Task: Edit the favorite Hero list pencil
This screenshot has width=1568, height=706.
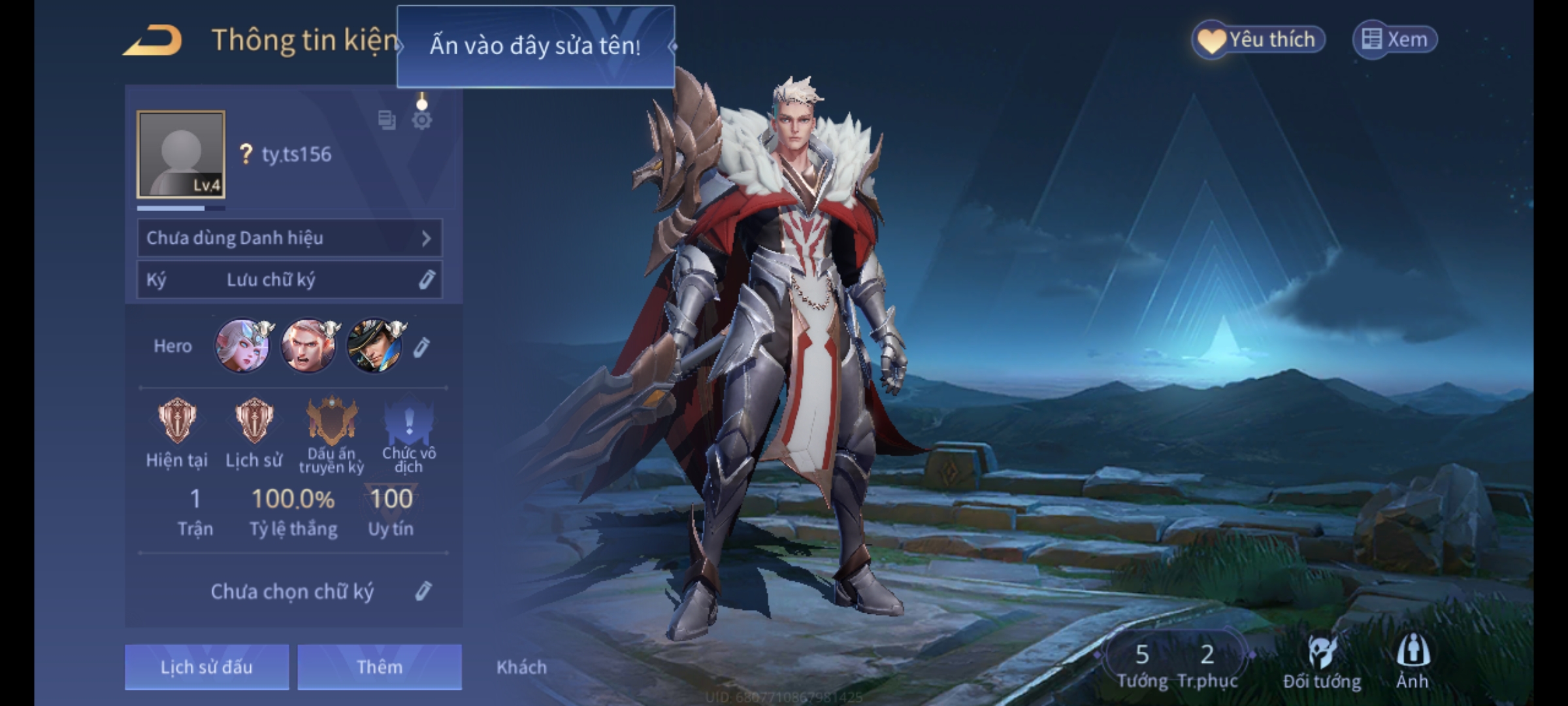Action: (421, 347)
